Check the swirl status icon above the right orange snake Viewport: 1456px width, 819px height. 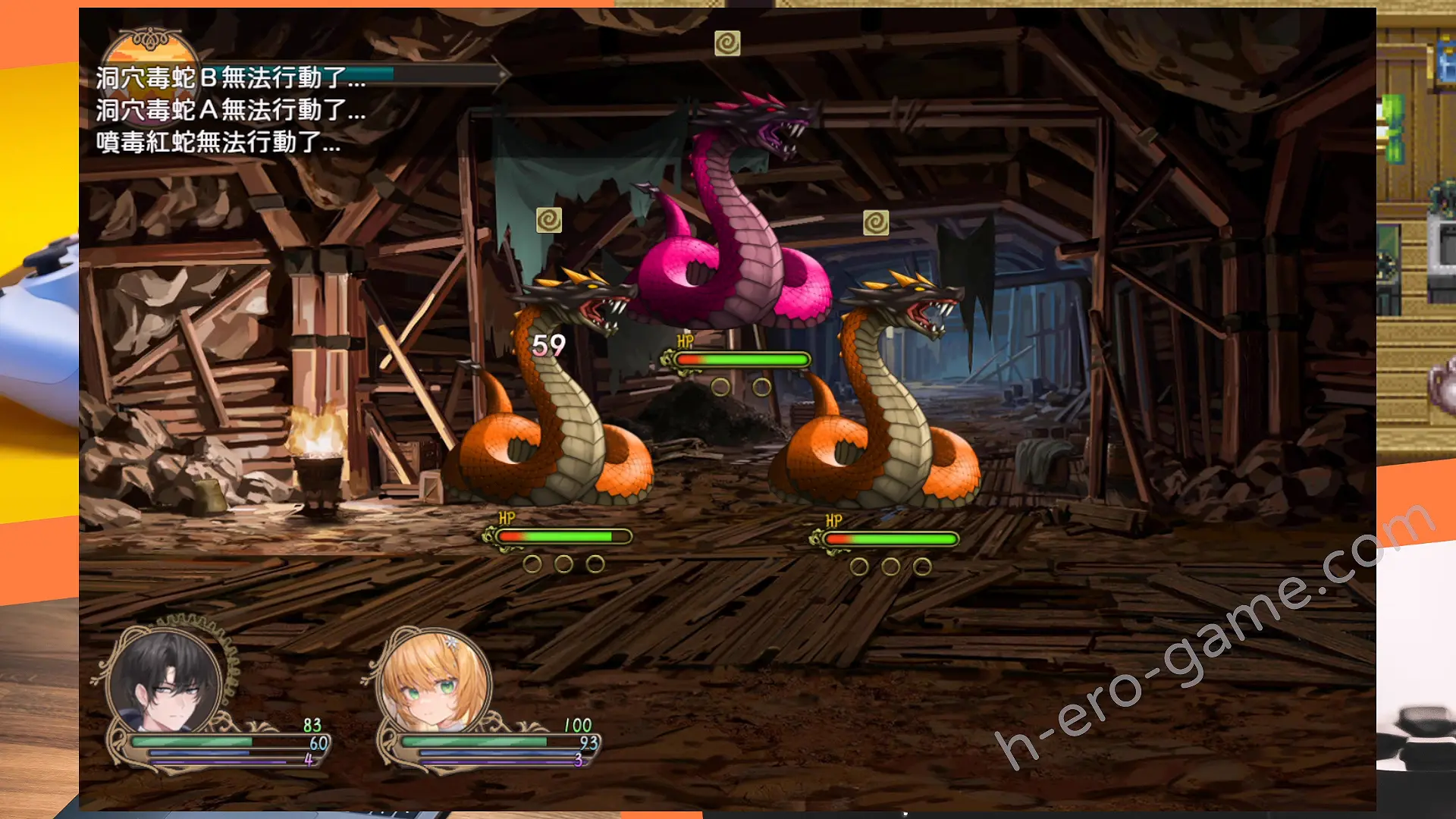875,222
